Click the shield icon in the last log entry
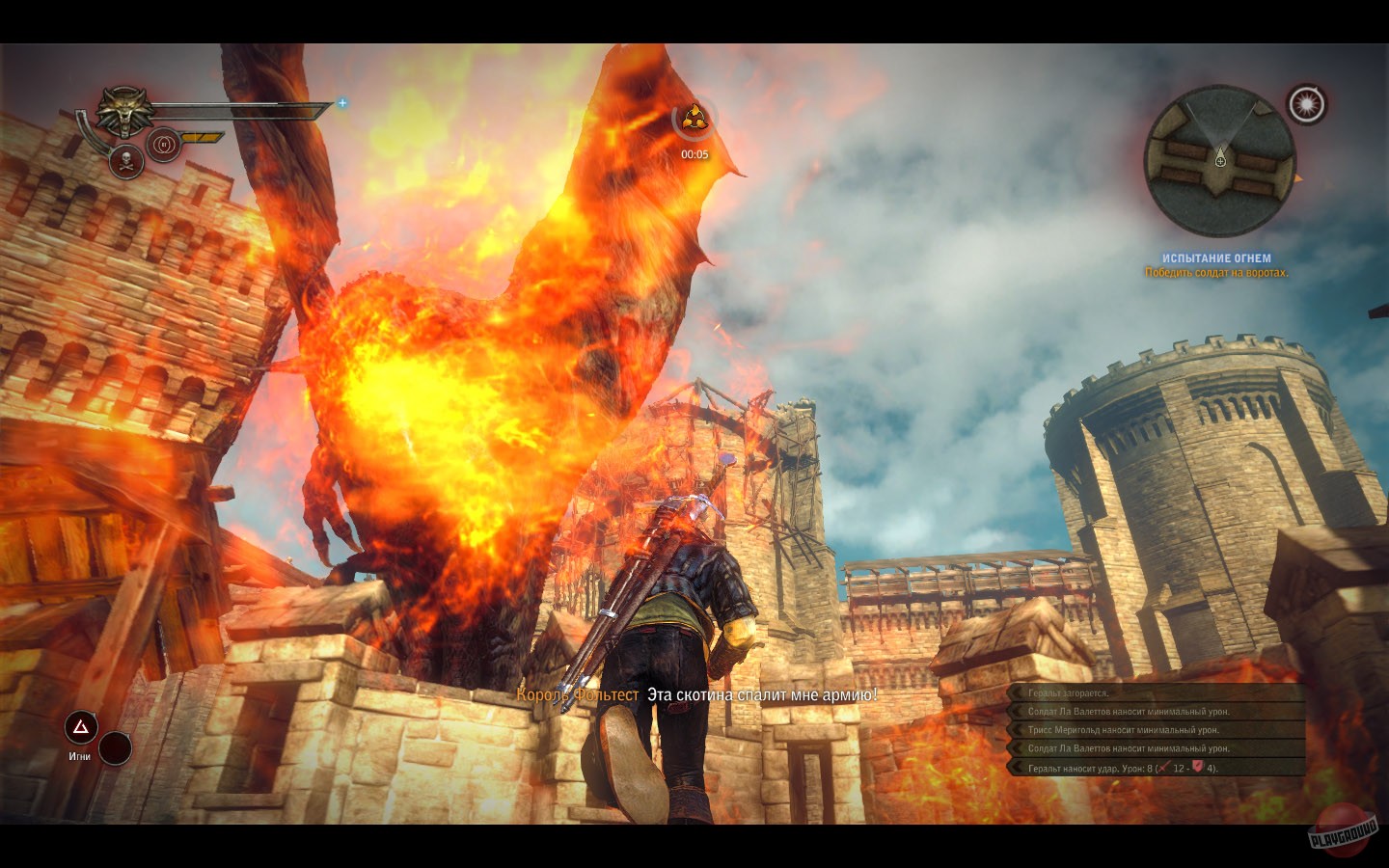 point(1197,767)
